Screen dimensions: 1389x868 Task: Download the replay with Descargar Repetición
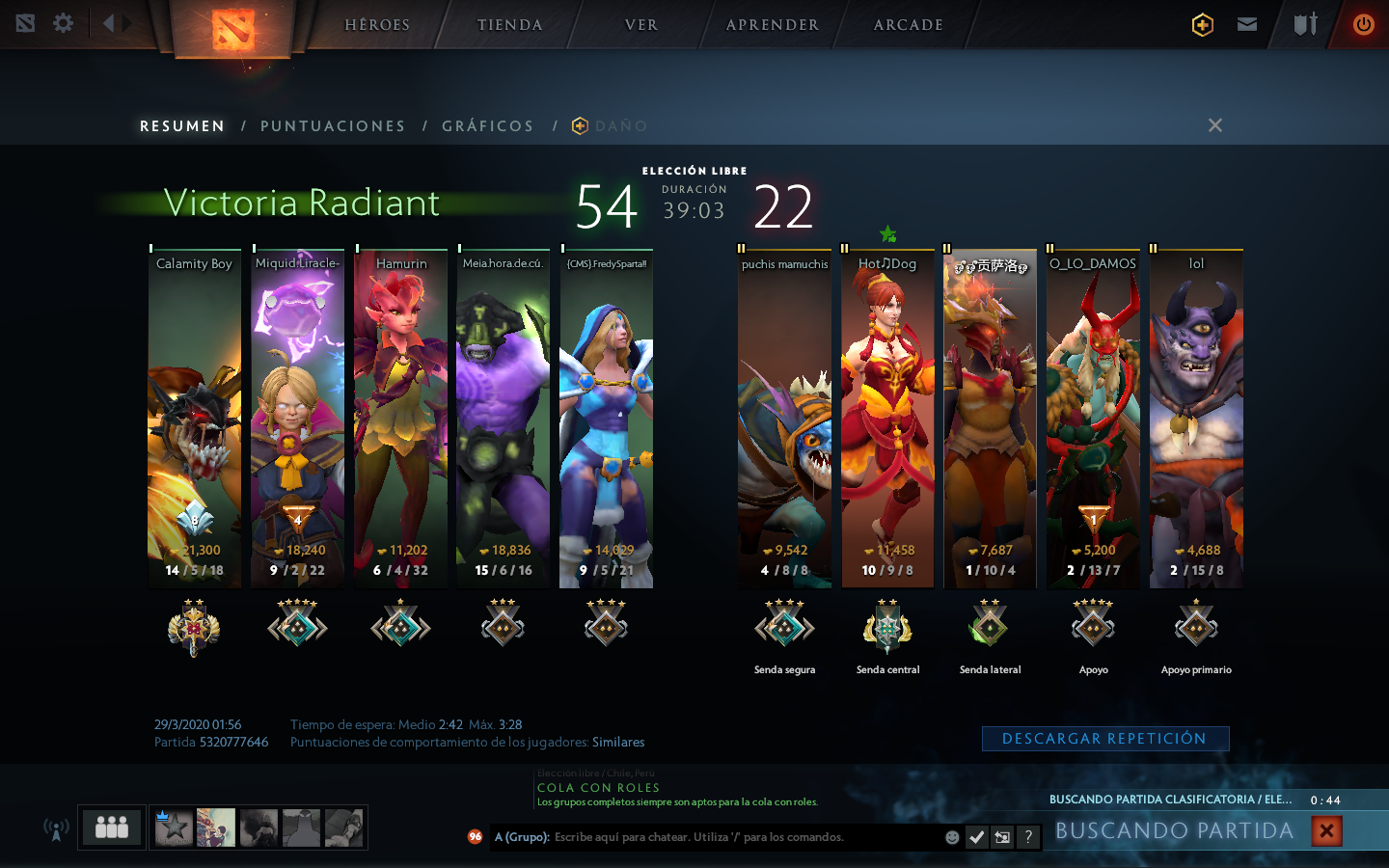click(1104, 739)
